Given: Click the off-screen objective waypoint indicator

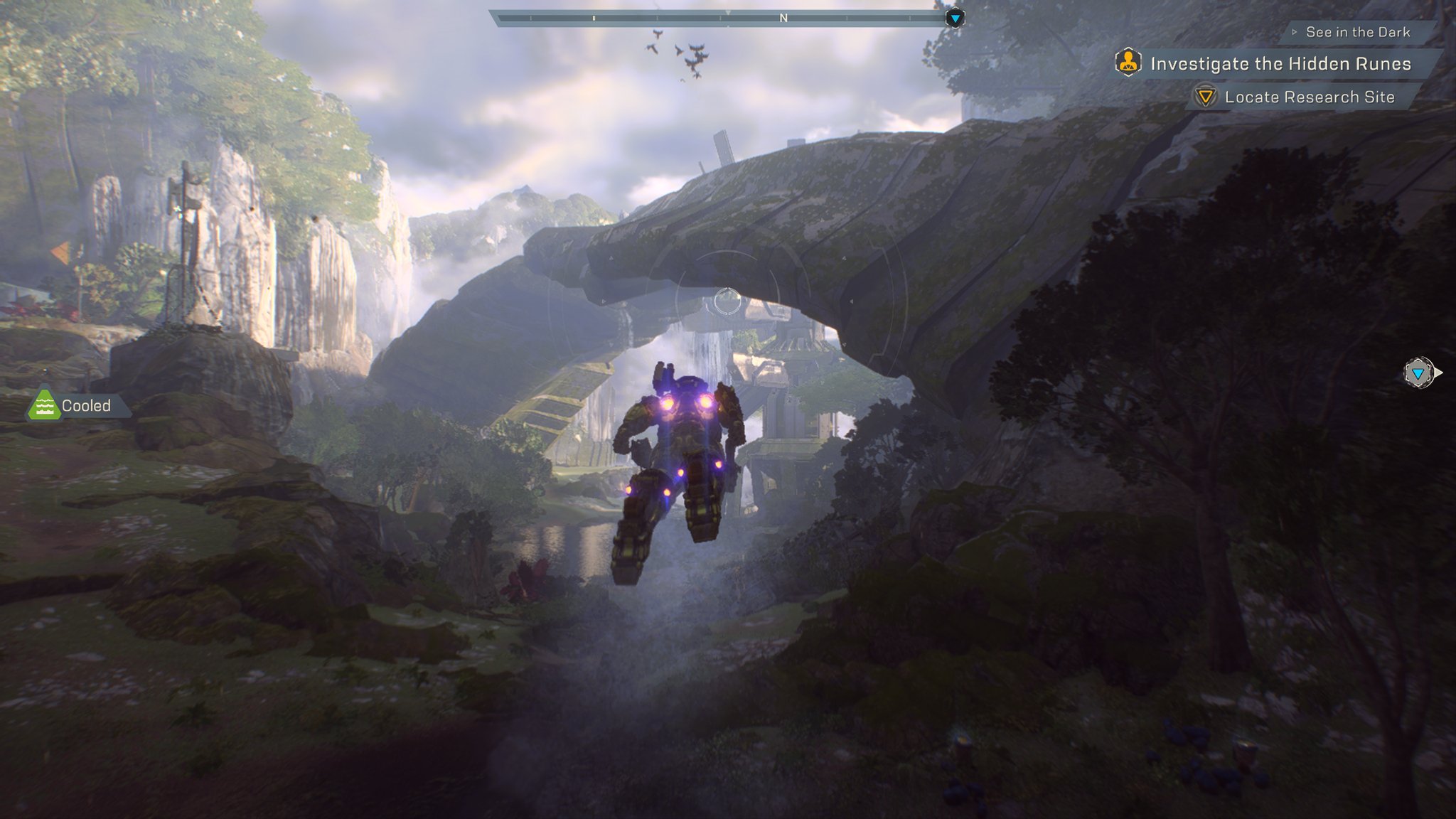Looking at the screenshot, I should click(1418, 373).
